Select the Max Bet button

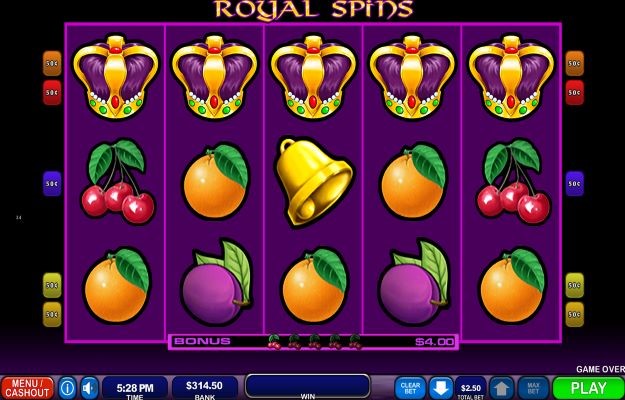click(532, 388)
